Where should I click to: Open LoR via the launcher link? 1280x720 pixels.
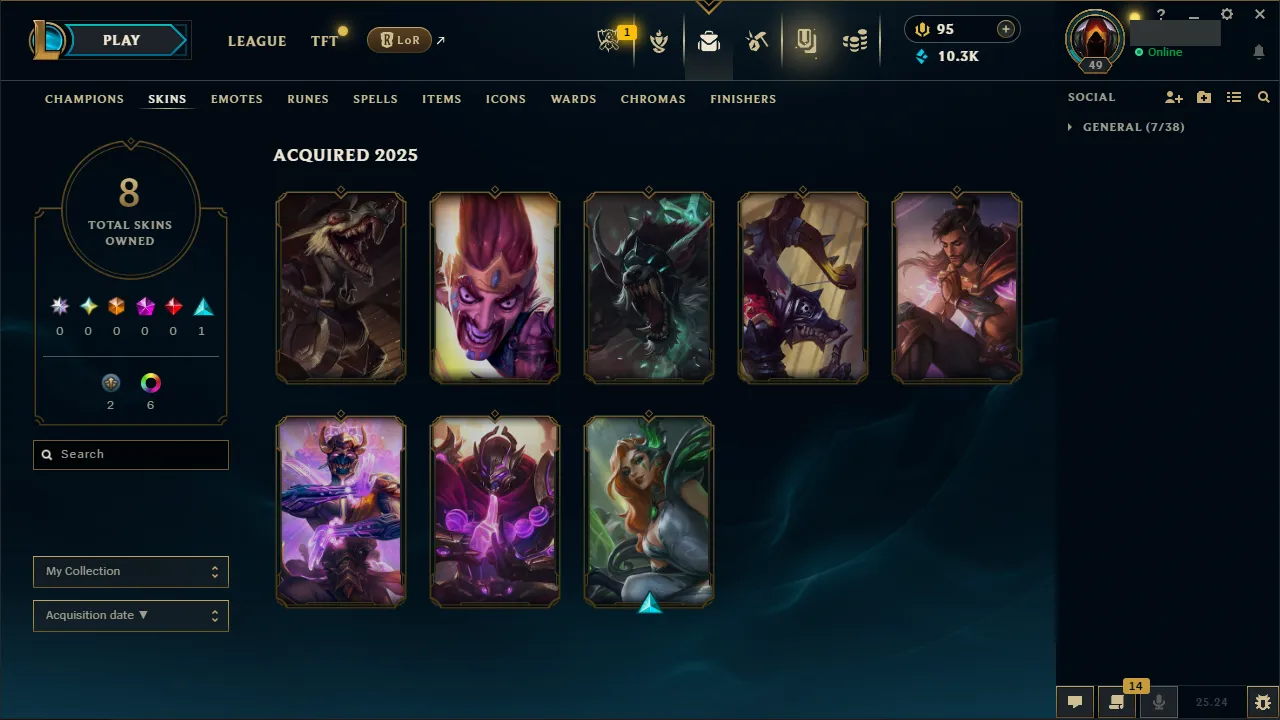399,40
